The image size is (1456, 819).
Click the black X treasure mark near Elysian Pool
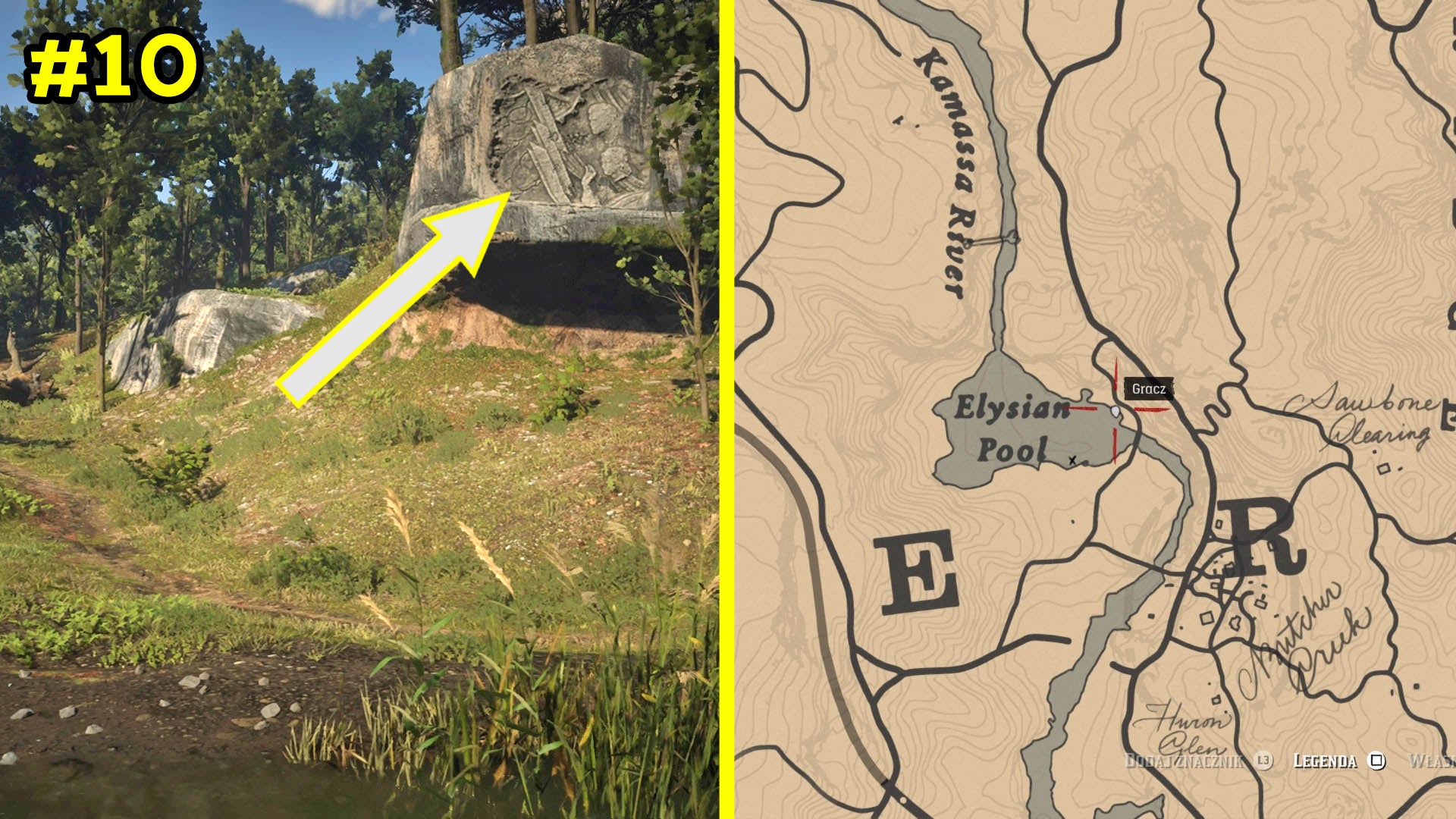(x=1072, y=461)
